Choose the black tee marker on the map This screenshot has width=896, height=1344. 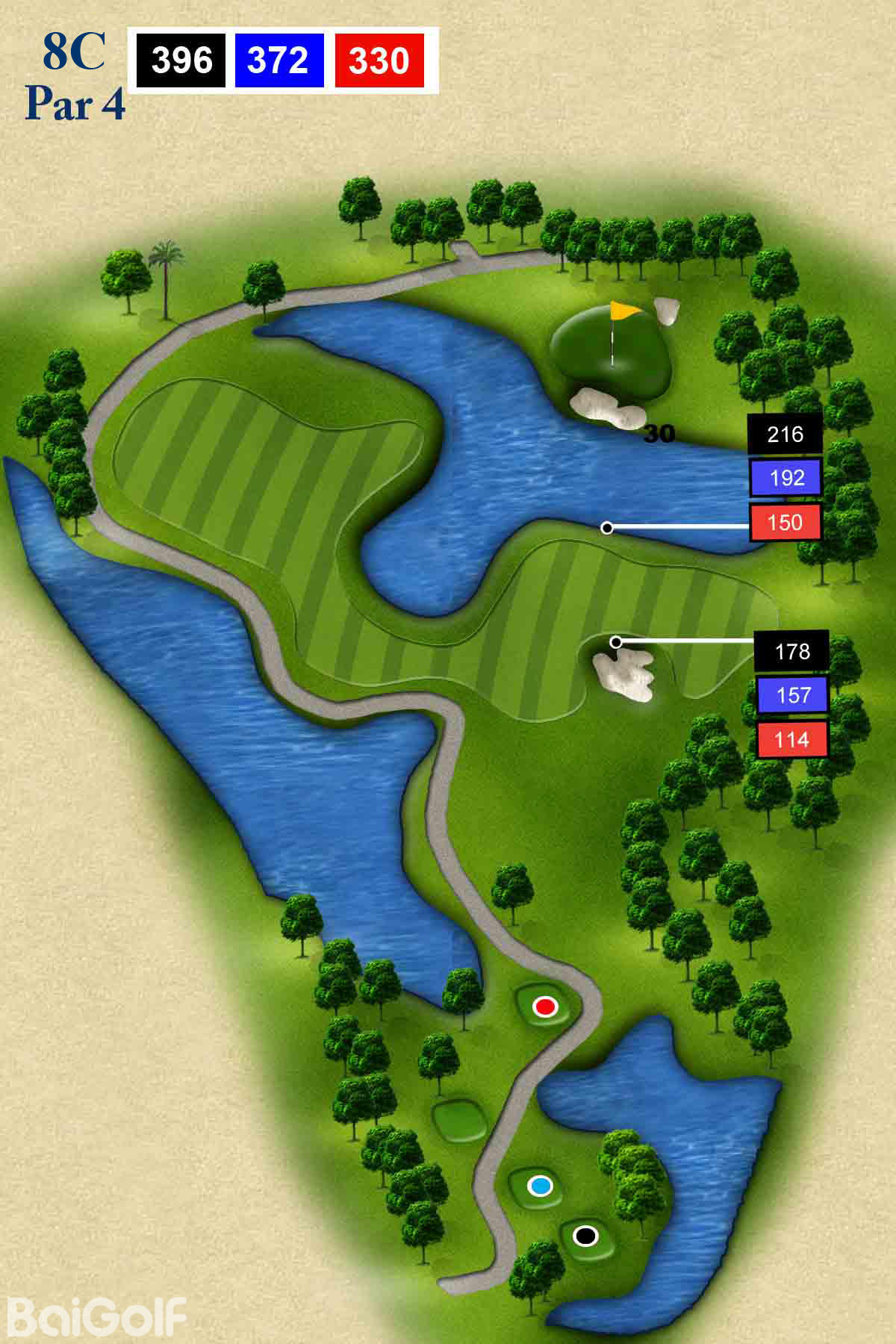tap(585, 1236)
